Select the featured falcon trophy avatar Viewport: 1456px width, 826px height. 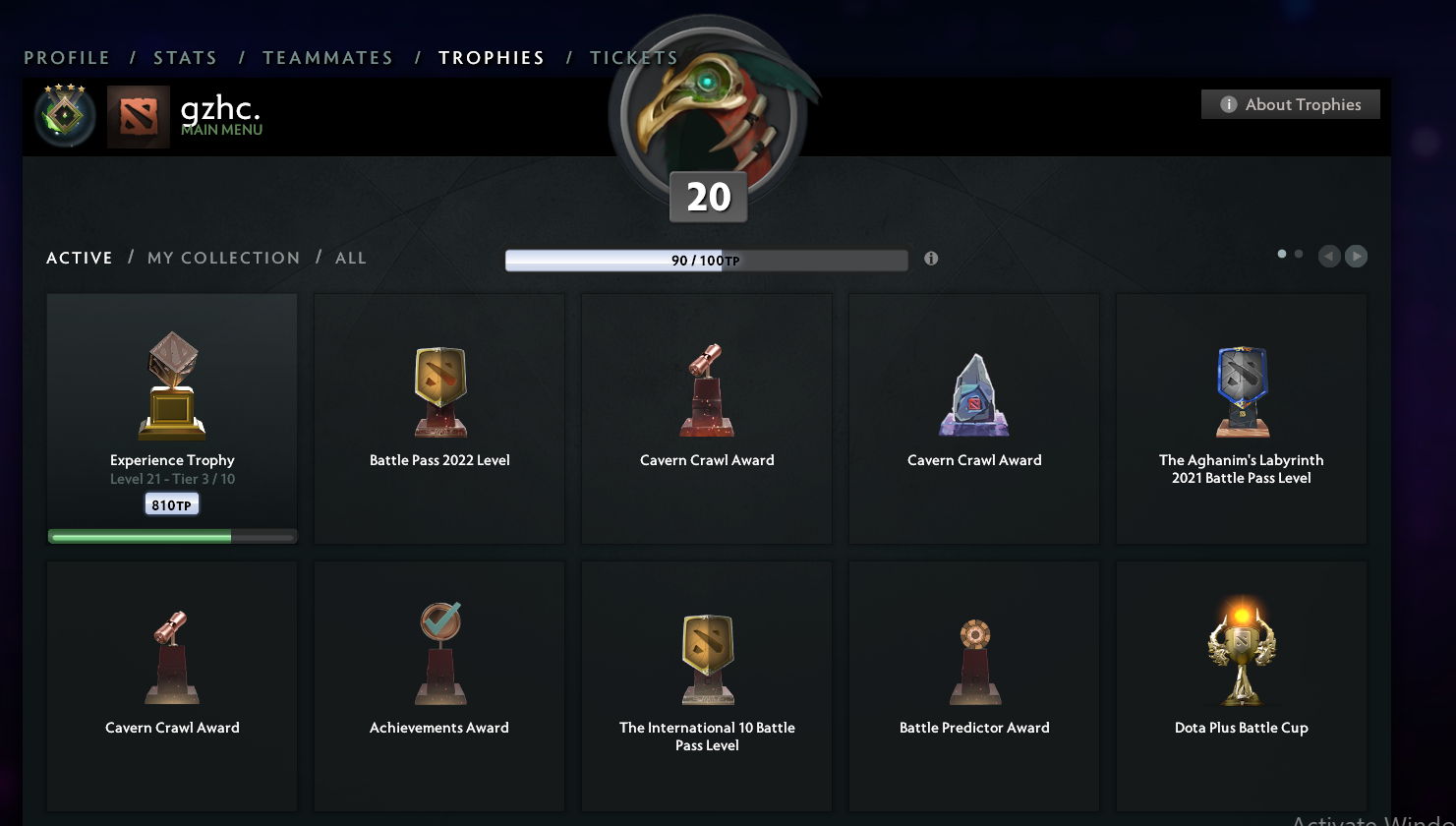[x=707, y=113]
